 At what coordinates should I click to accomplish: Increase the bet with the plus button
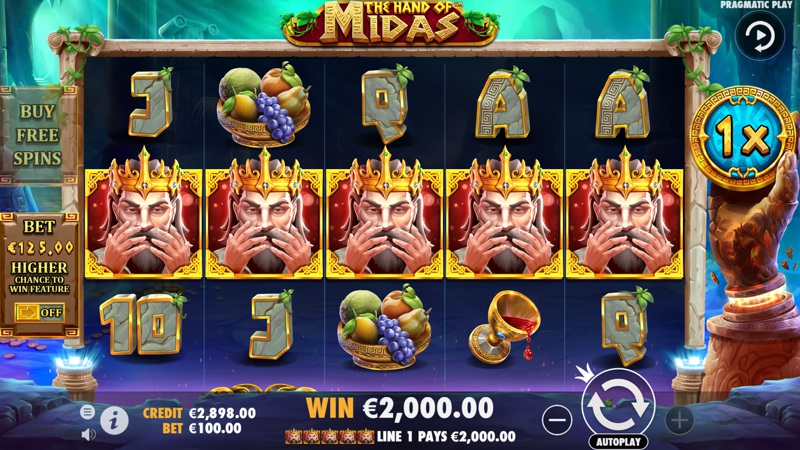[679, 418]
